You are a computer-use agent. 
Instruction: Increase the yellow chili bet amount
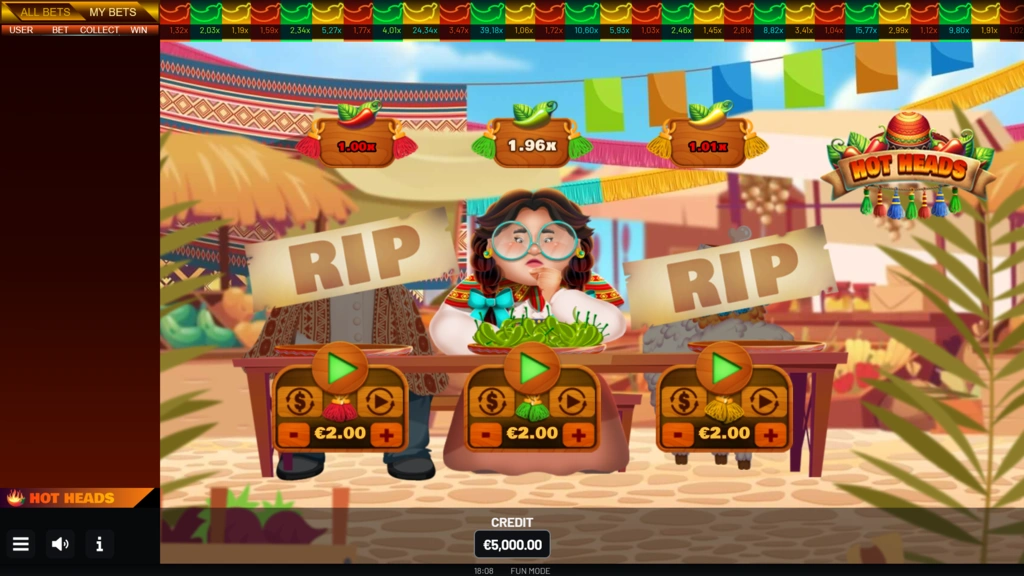pos(770,435)
